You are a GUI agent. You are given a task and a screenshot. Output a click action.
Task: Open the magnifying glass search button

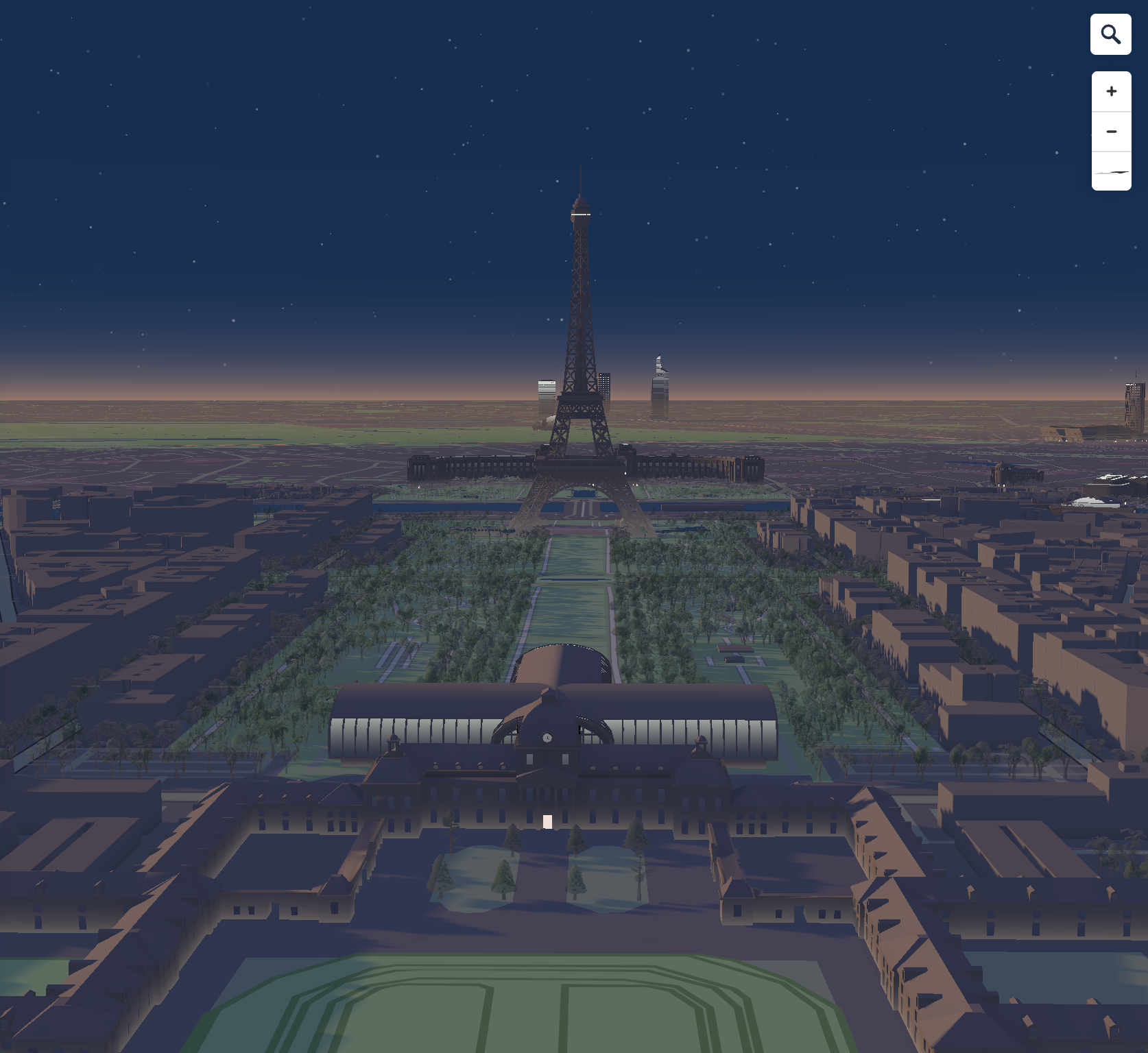click(x=1111, y=34)
